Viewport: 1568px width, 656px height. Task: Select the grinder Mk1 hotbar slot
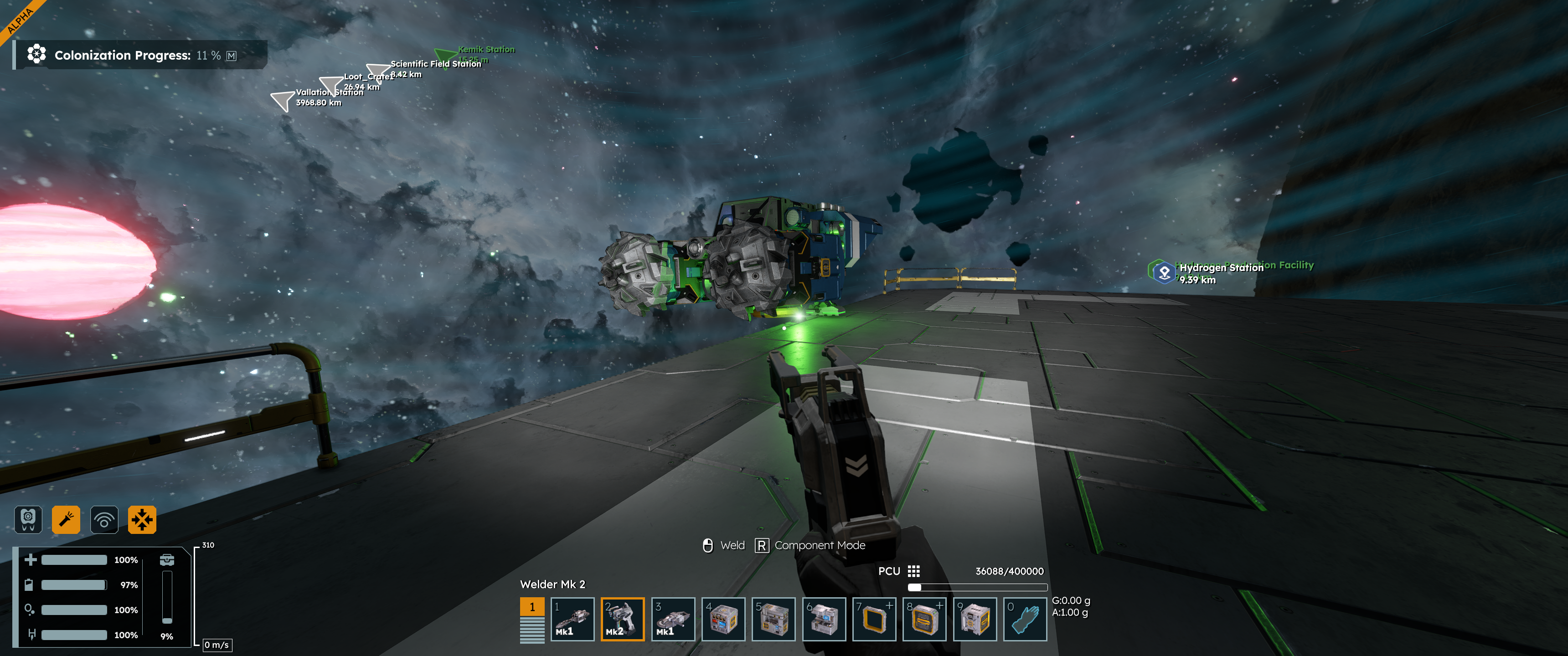tap(673, 619)
